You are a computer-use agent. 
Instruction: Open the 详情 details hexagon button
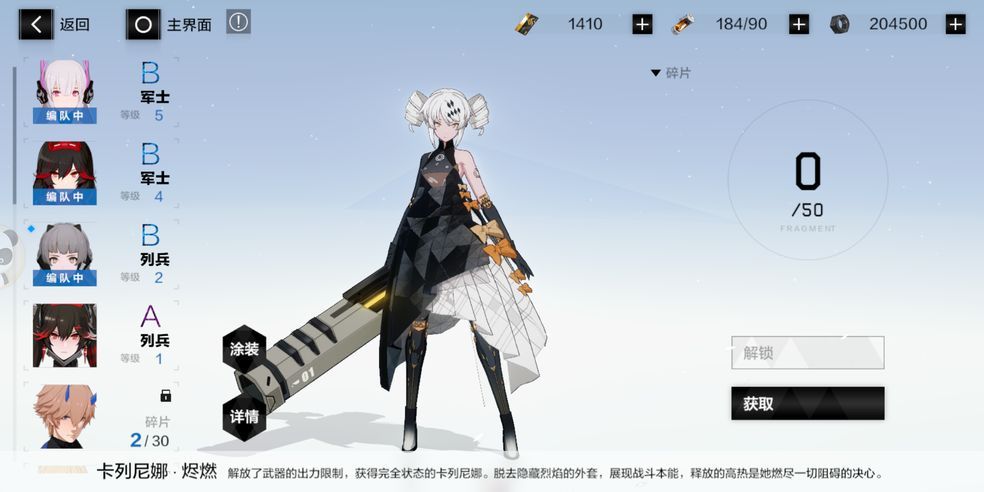click(245, 416)
